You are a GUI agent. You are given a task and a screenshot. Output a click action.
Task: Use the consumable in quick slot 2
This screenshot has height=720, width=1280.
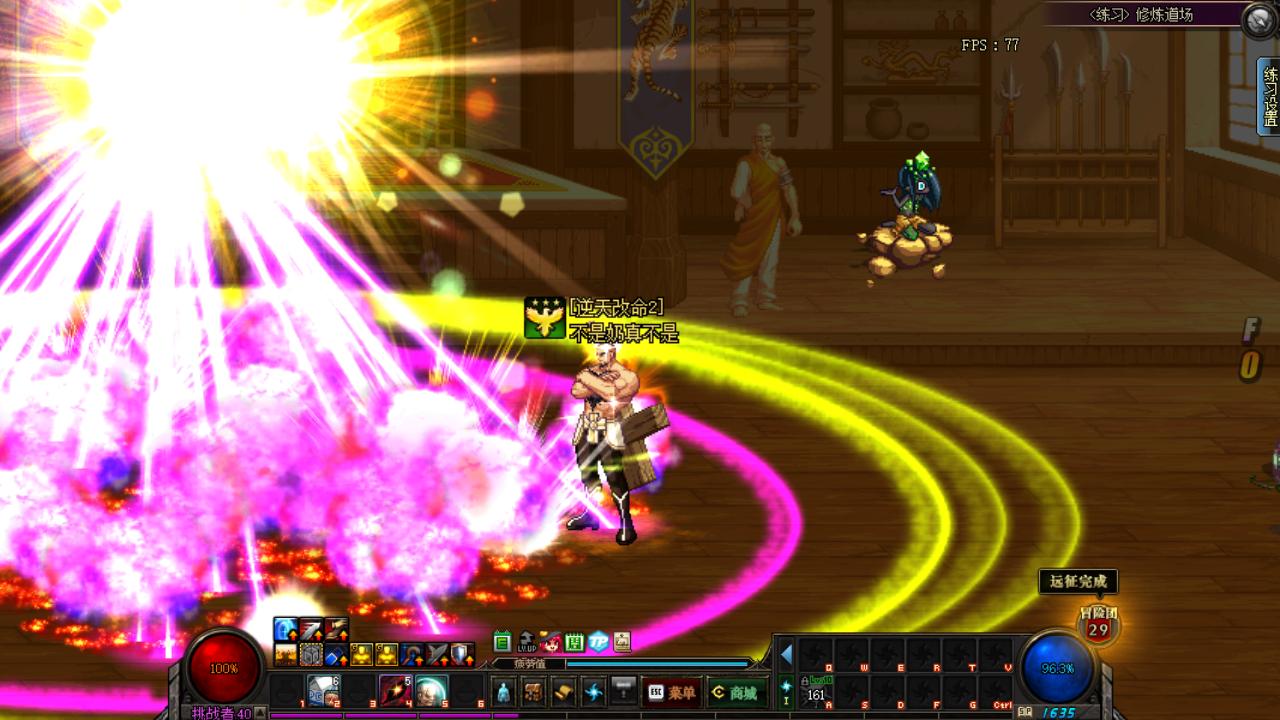coord(323,691)
